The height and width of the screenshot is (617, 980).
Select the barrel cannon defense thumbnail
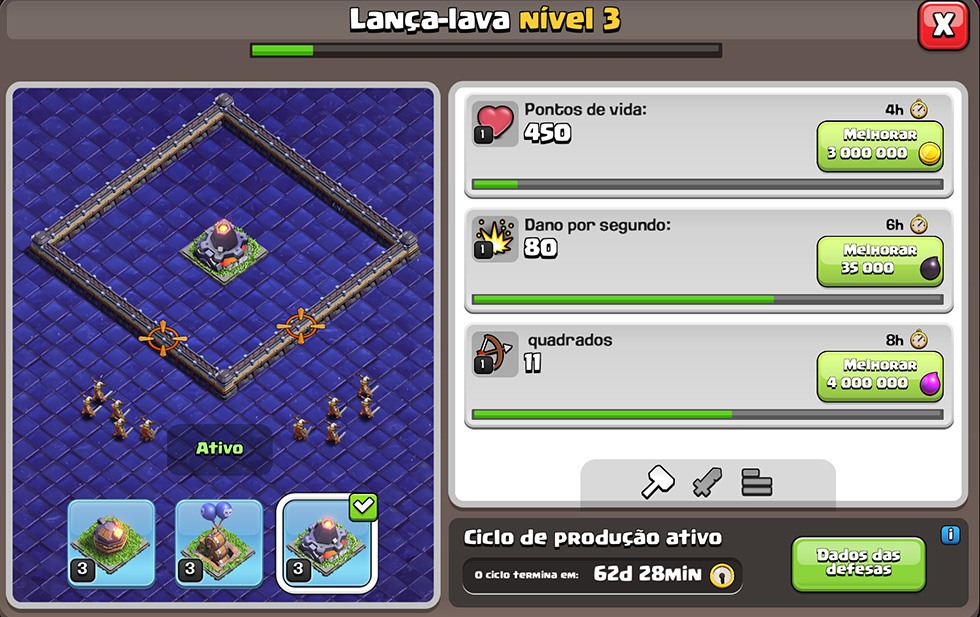(x=111, y=542)
